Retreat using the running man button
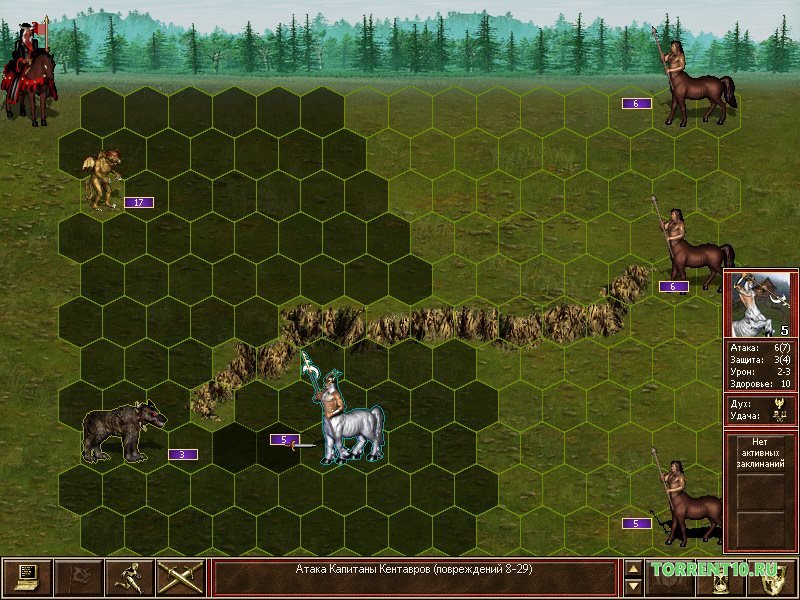The height and width of the screenshot is (600, 800). (130, 577)
